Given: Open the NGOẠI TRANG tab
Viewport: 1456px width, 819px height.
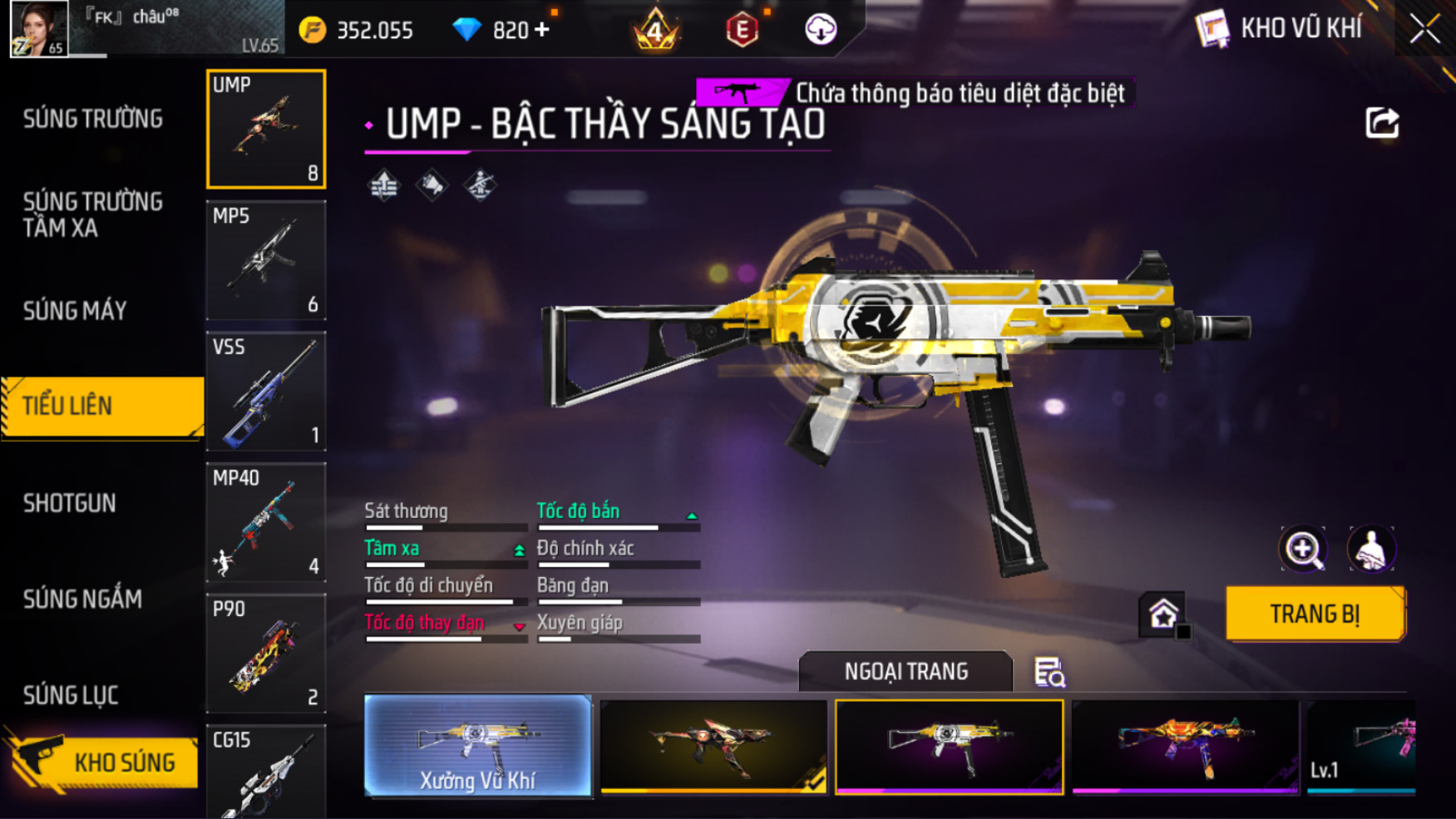Looking at the screenshot, I should (906, 671).
